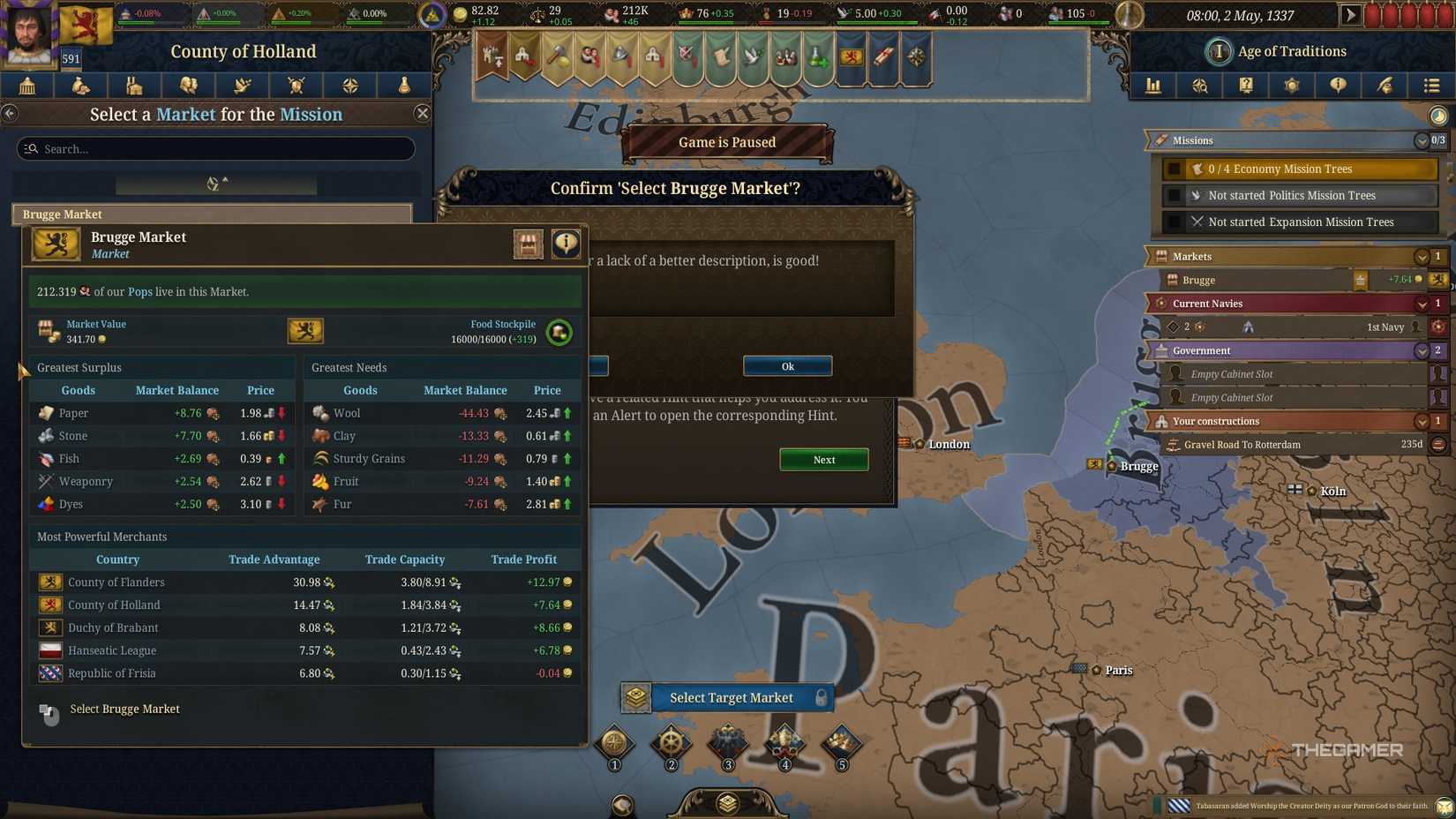
Task: Collapse Your constructions section
Action: click(x=1421, y=421)
